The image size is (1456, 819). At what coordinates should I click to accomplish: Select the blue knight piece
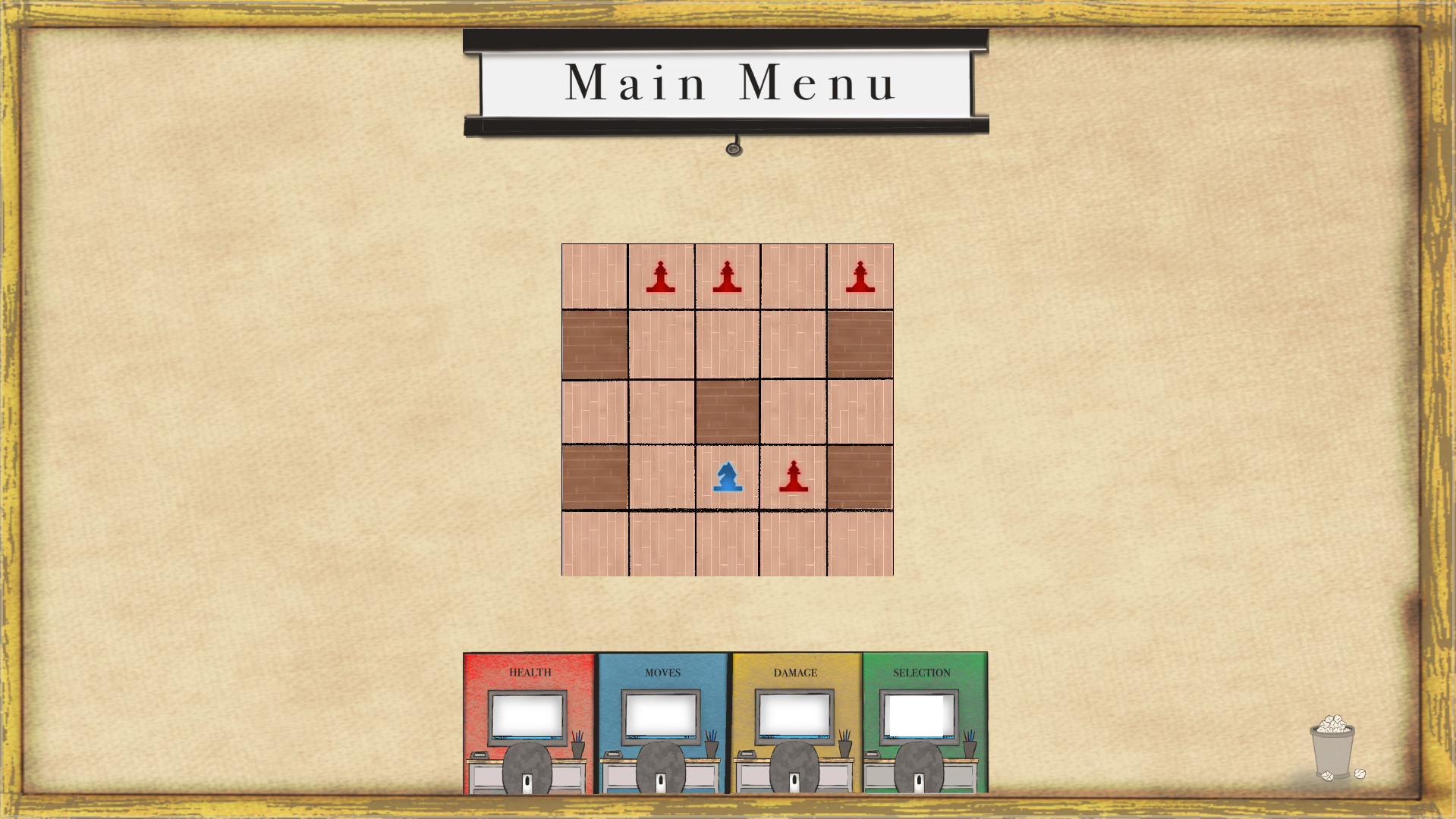(726, 477)
